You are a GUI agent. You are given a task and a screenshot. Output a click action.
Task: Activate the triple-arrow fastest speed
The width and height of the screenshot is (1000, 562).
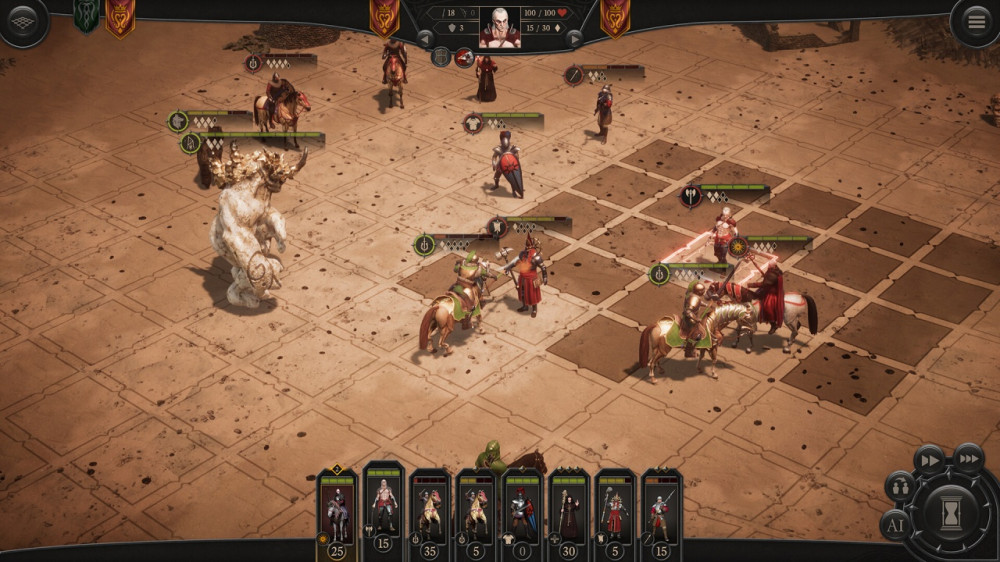(967, 458)
